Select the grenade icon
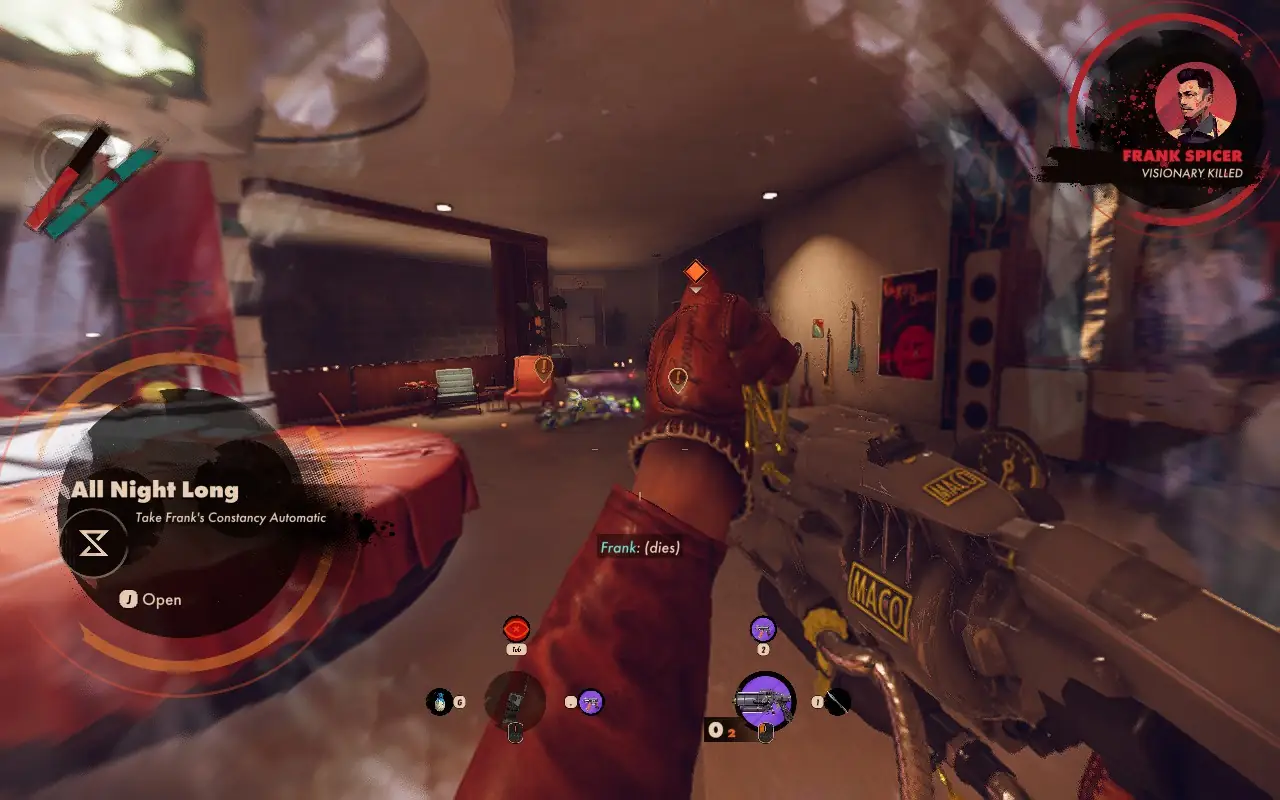1280x800 pixels. coord(439,702)
